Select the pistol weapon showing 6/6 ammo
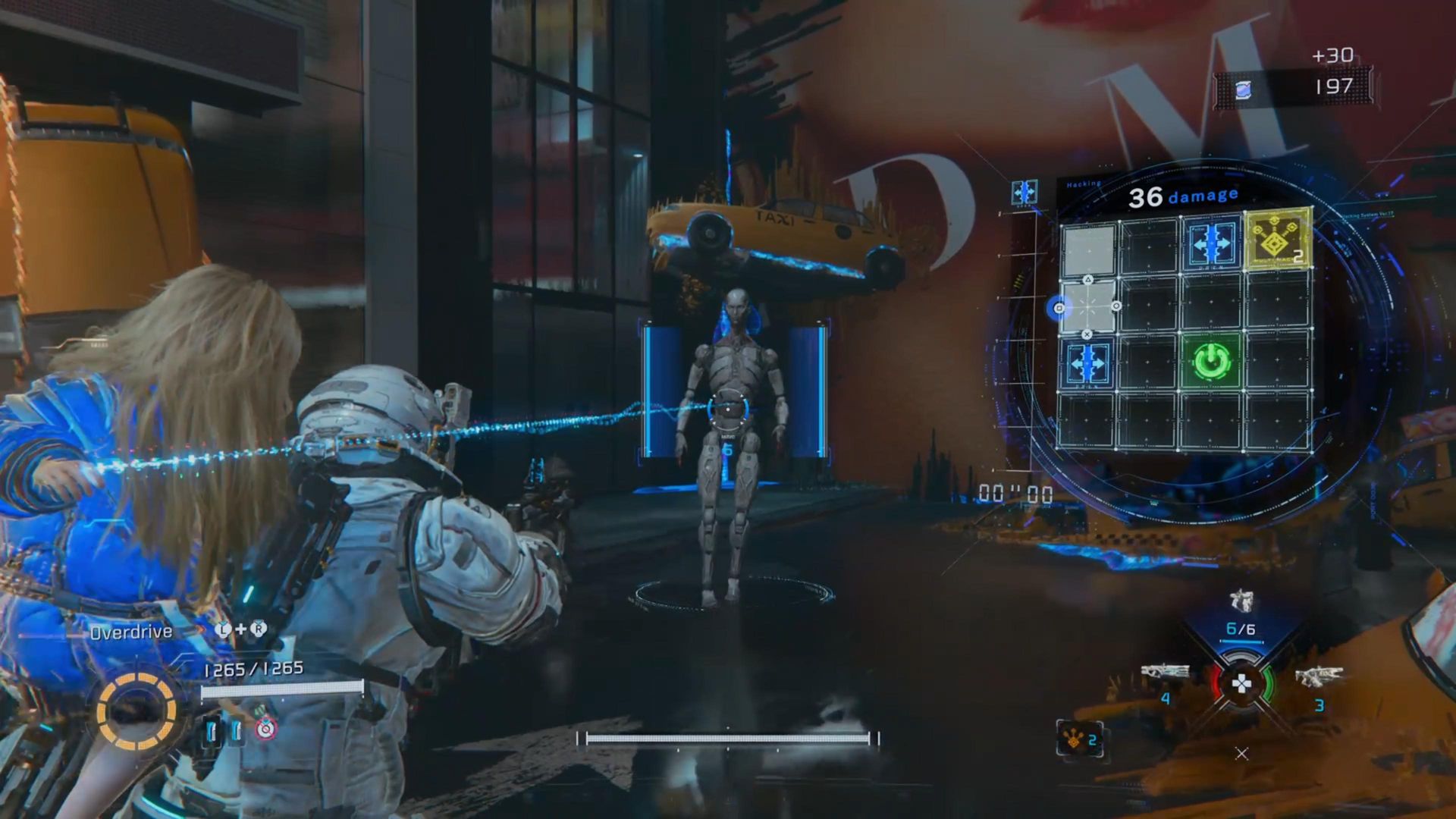Screen dimensions: 1456x819 1241,603
